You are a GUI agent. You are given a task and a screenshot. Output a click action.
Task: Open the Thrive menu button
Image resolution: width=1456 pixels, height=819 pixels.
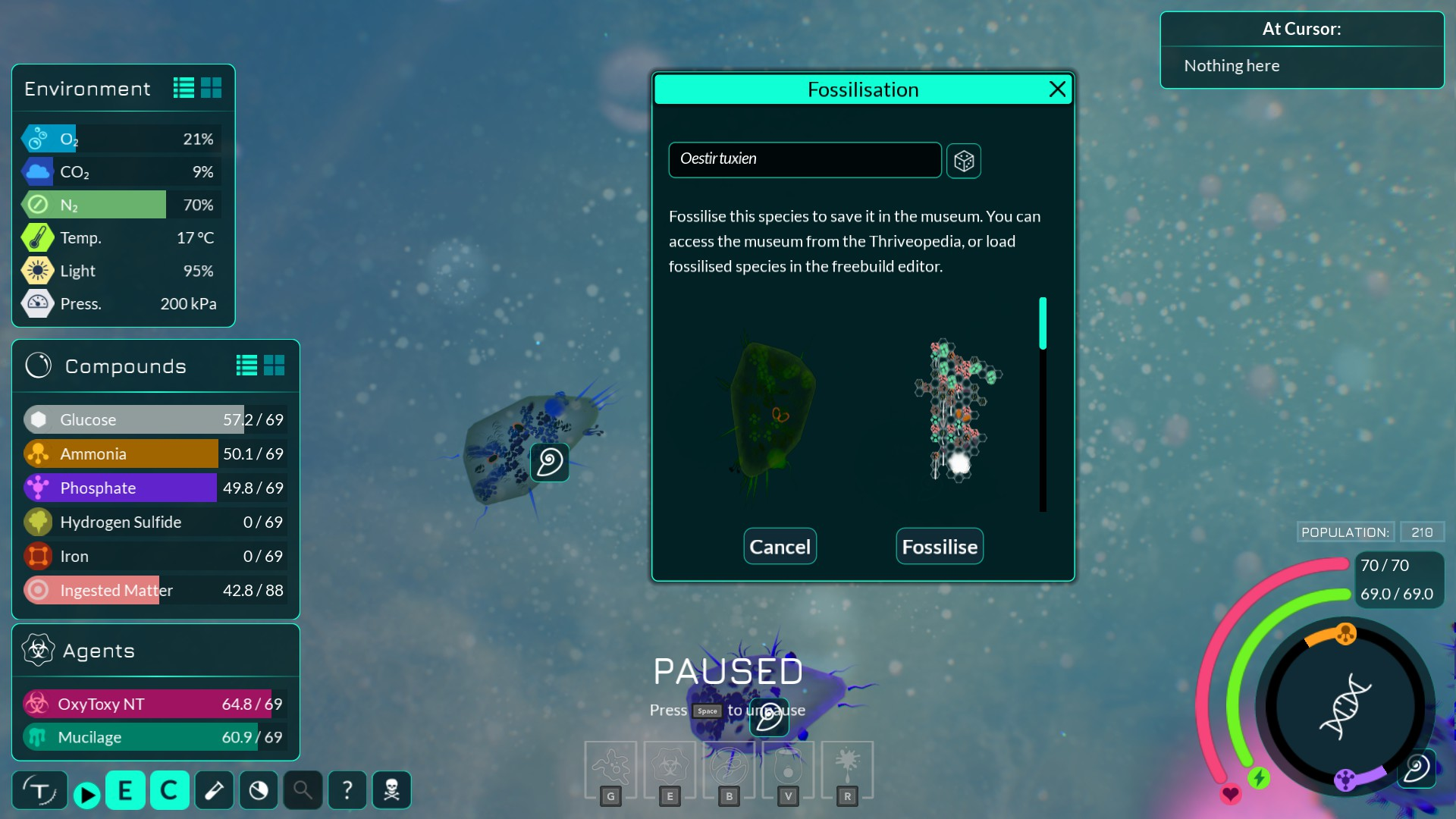pos(39,791)
